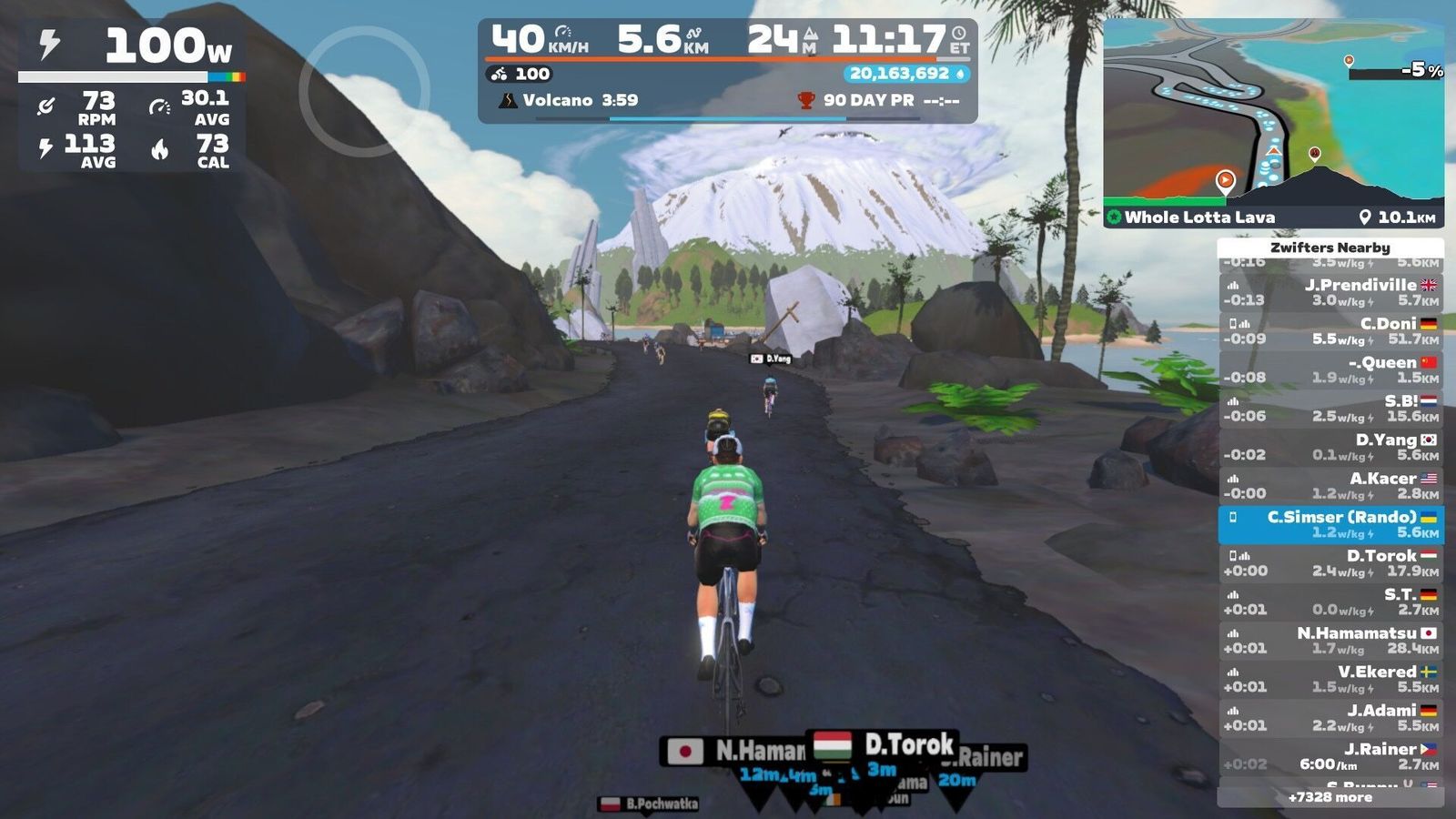Pick J.Adami from the rider list
The image size is (1456, 819).
click(x=1330, y=718)
